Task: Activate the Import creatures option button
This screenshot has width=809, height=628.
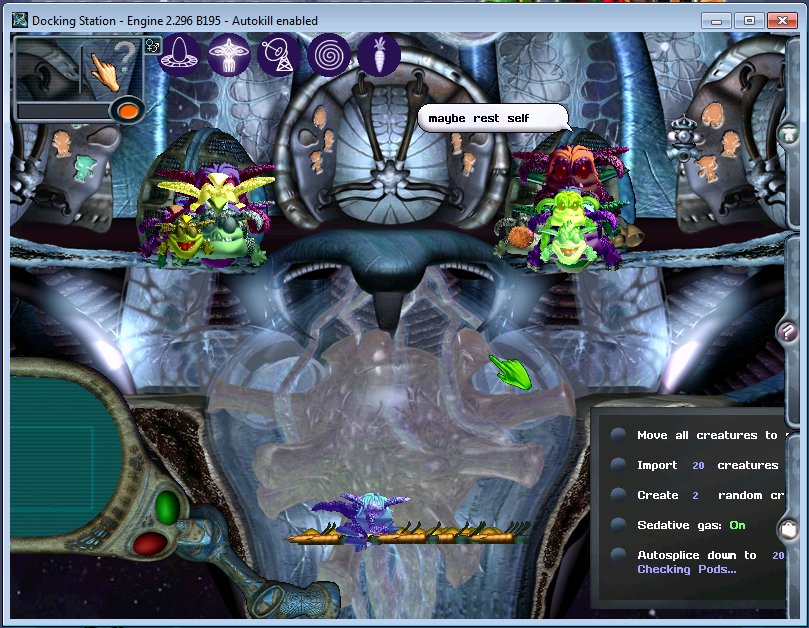Action: [x=619, y=465]
